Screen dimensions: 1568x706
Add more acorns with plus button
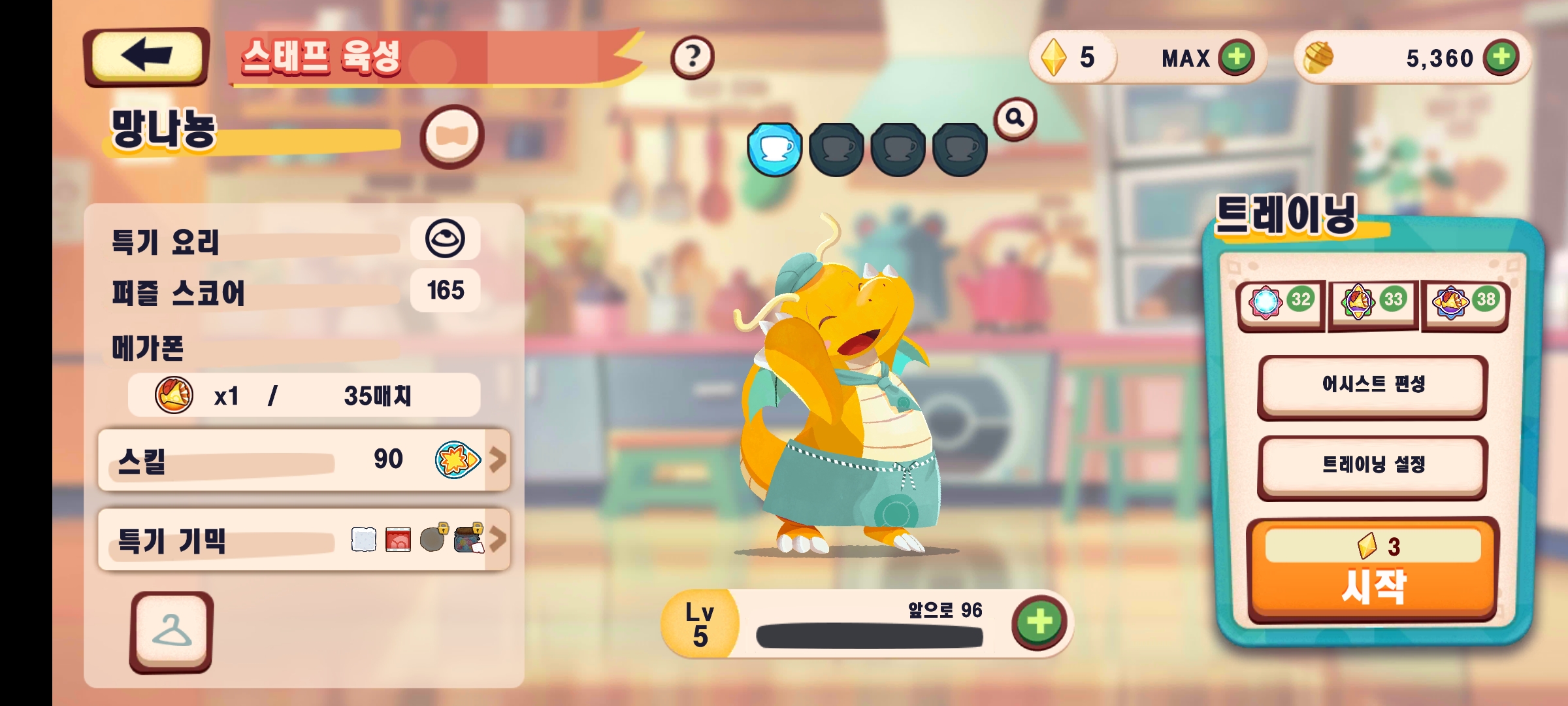1501,58
